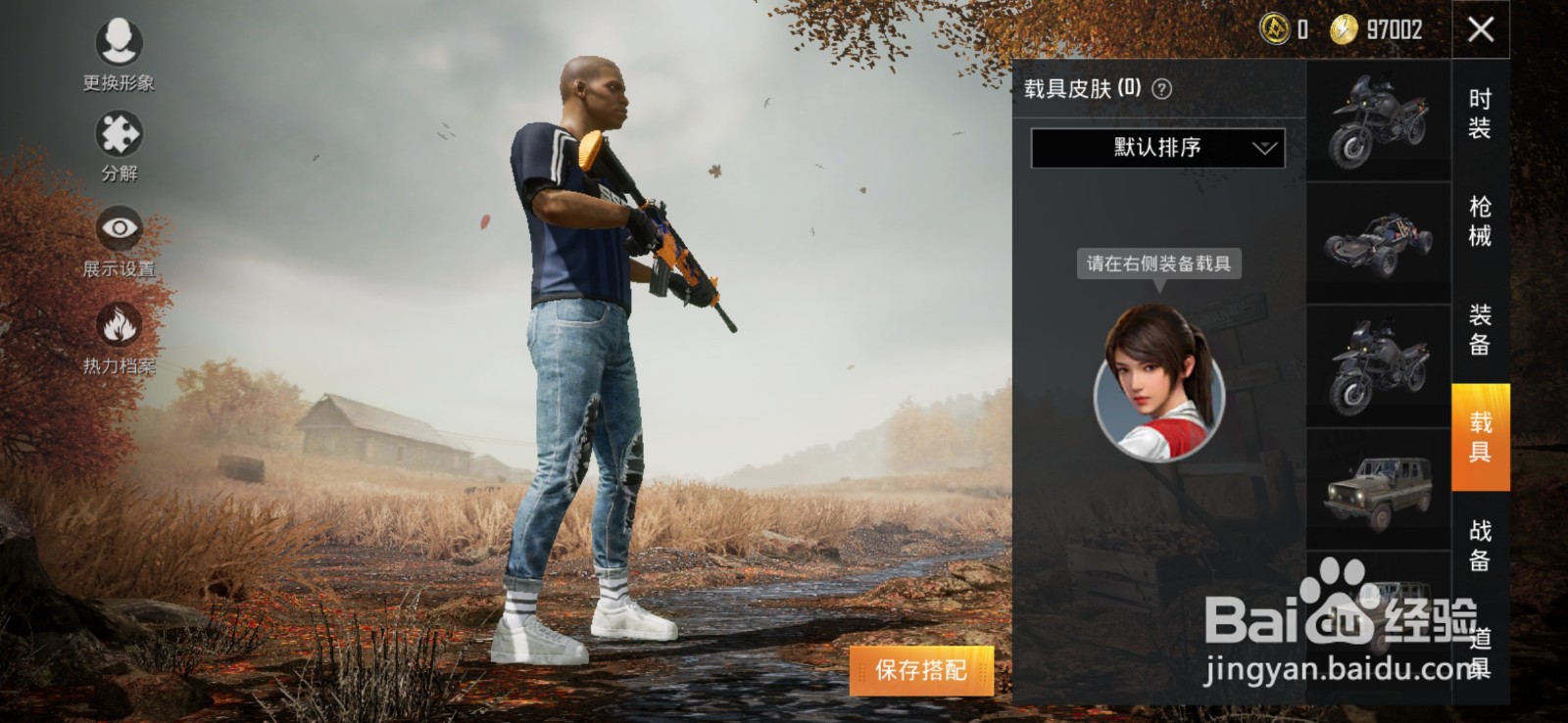The height and width of the screenshot is (723, 1568).
Task: Open the 枪械 weapons tab
Action: 1480,220
